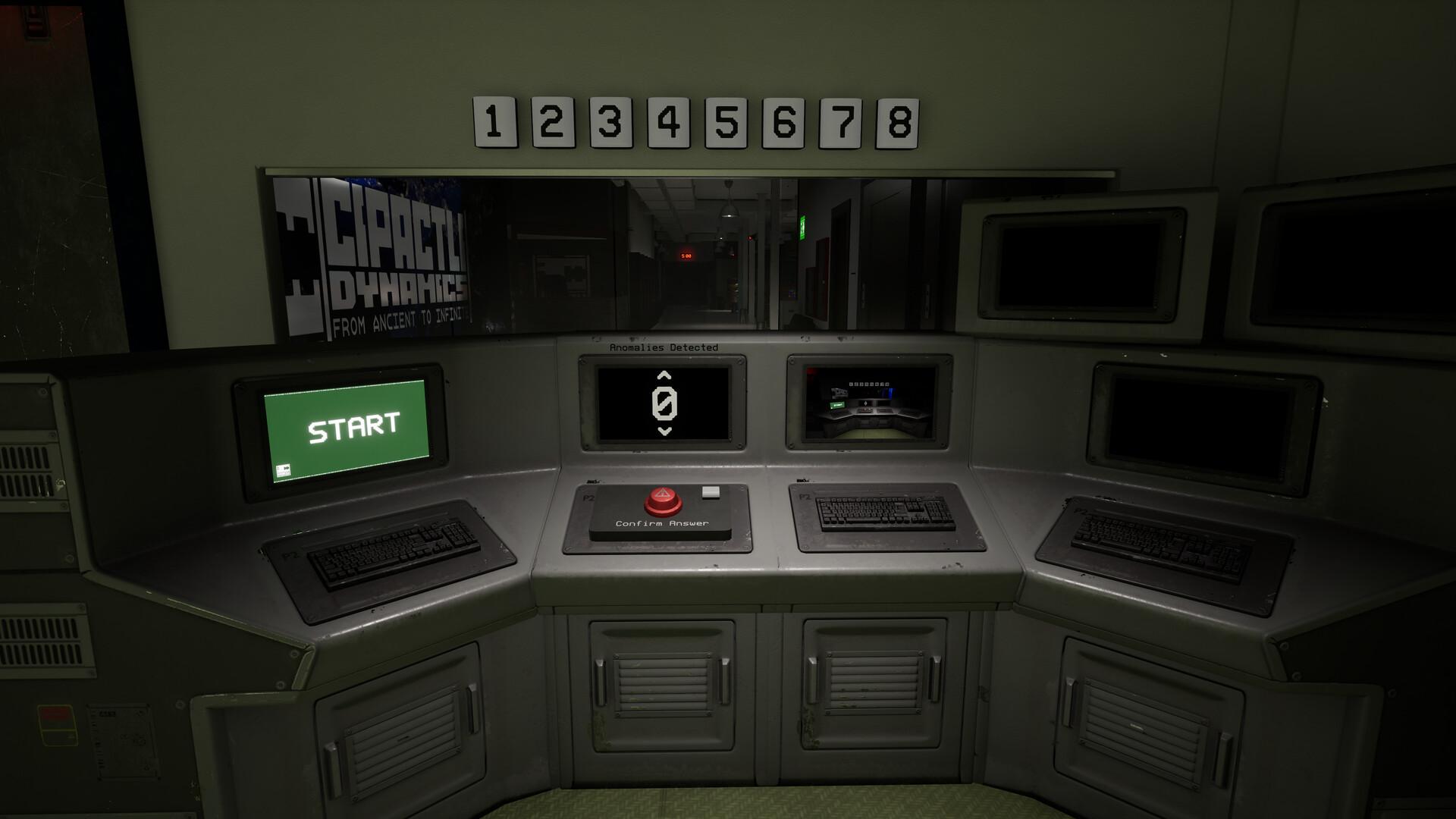1456x819 pixels.
Task: Hit the red Confirm Answer button
Action: coord(663,500)
